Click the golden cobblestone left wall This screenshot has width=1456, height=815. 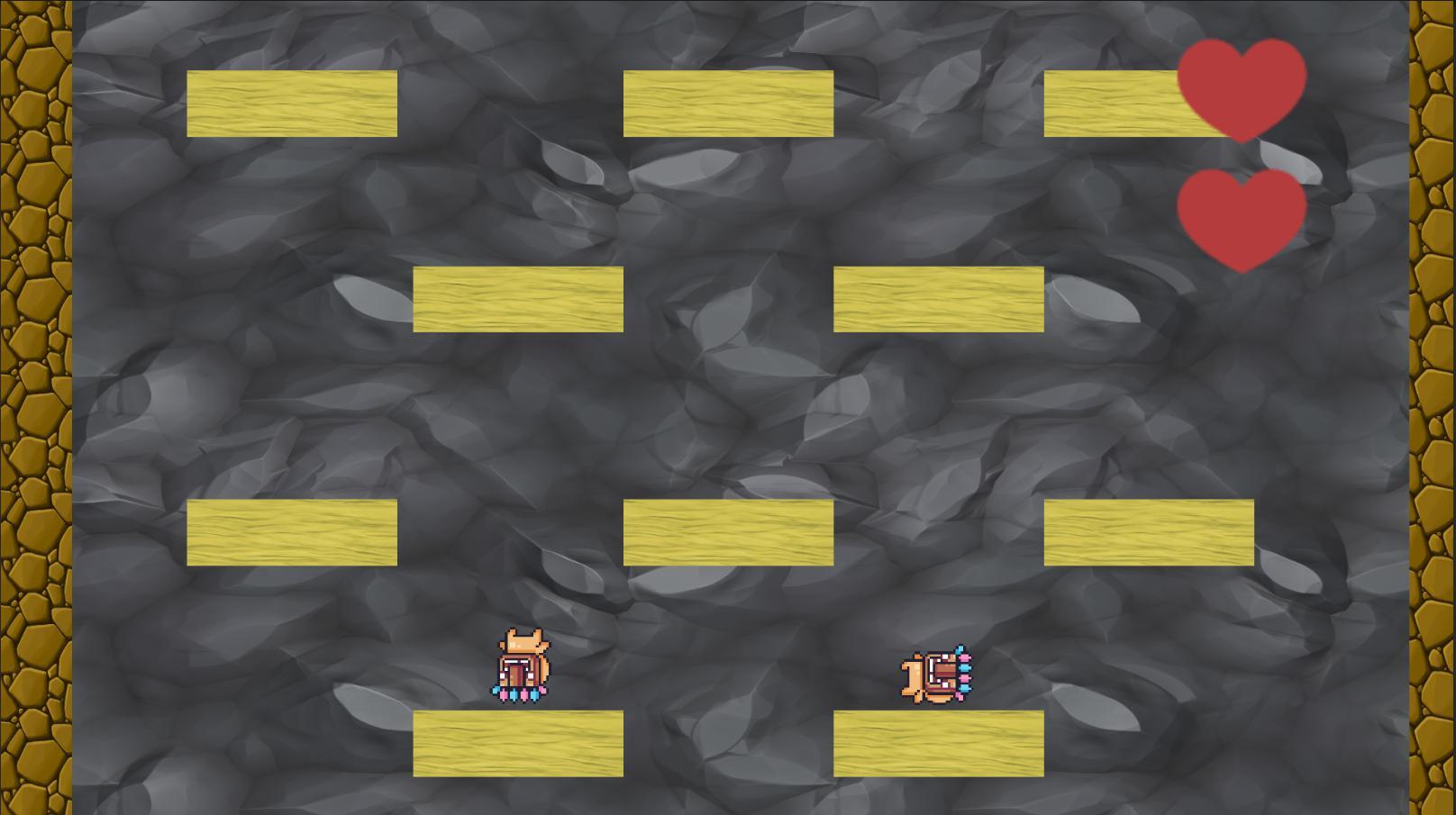pyautogui.click(x=34, y=405)
